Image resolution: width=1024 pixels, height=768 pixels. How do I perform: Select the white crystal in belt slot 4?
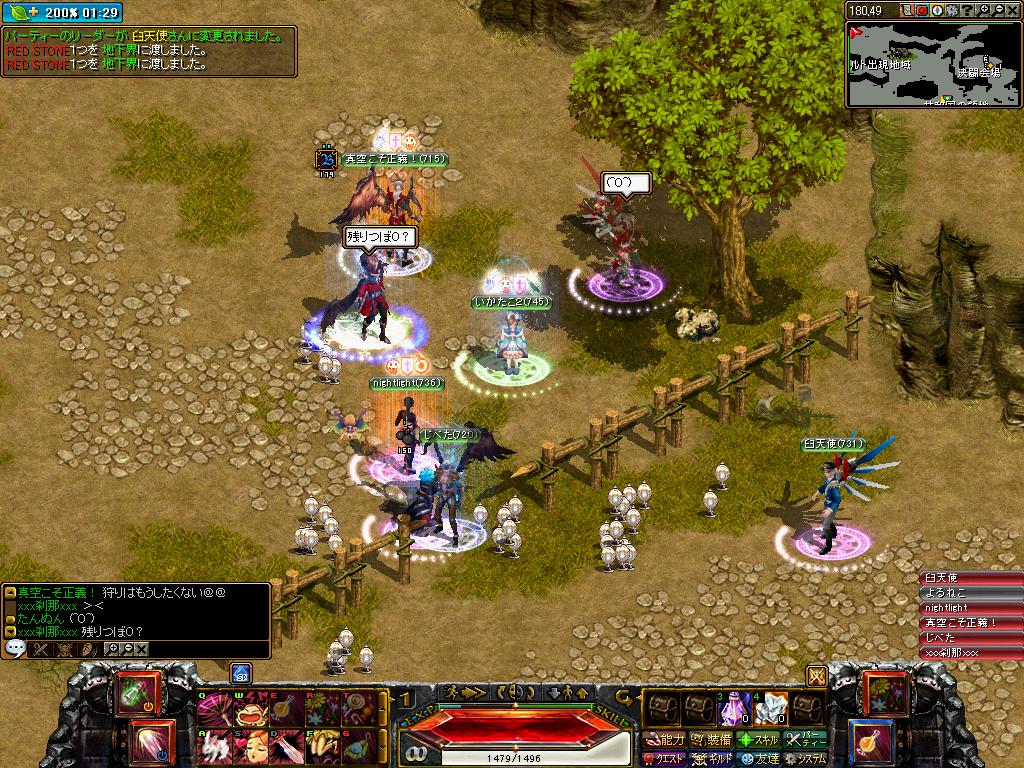coord(769,709)
